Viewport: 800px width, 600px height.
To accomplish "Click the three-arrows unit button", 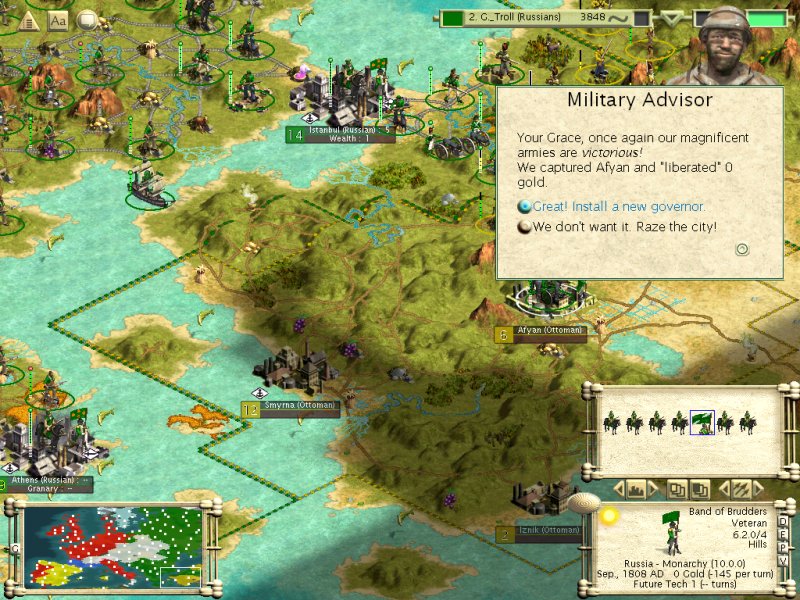I will click(x=741, y=489).
